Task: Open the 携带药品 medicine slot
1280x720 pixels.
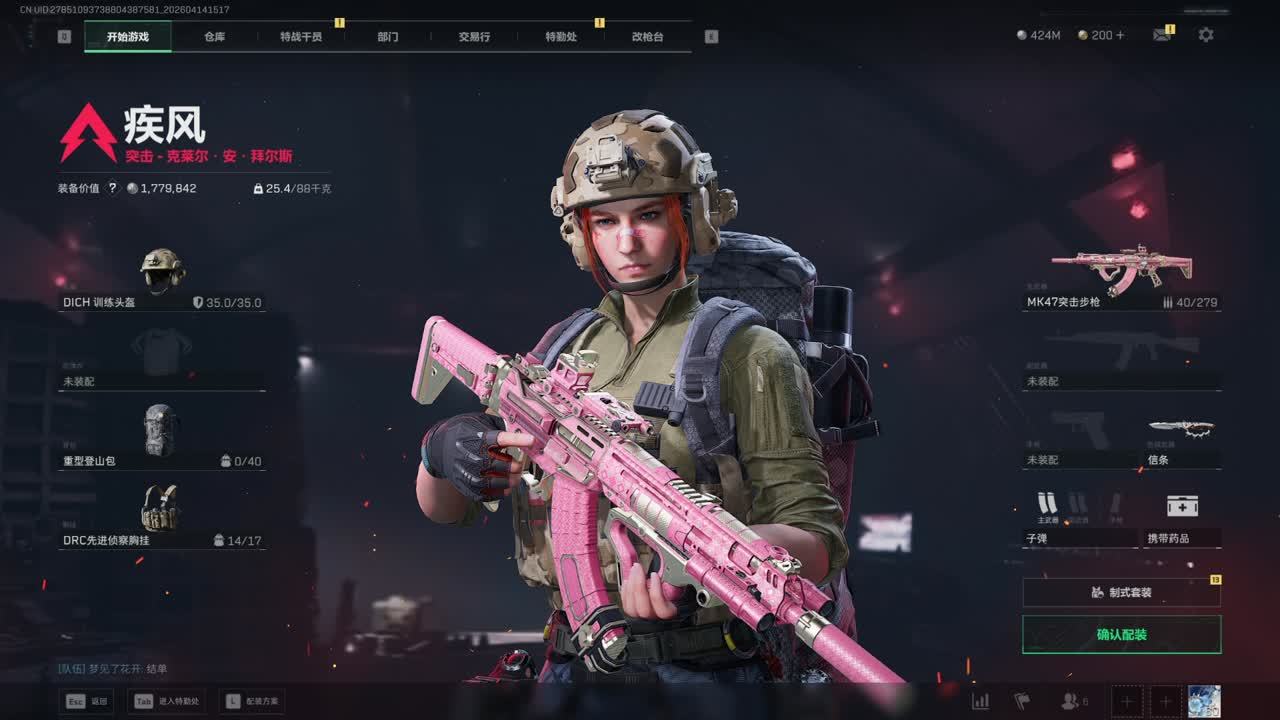Action: click(x=1182, y=518)
